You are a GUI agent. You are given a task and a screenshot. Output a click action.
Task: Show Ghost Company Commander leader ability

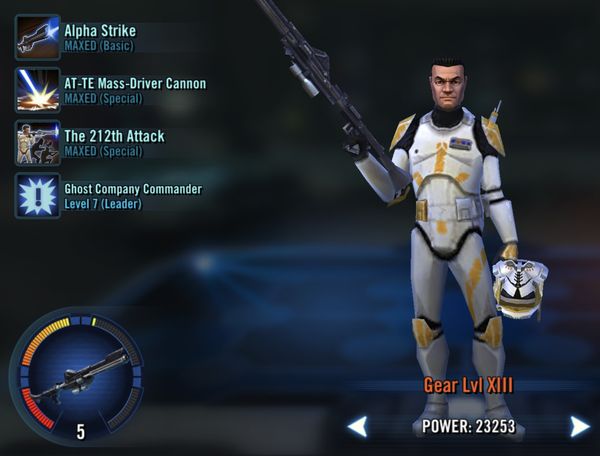38,195
